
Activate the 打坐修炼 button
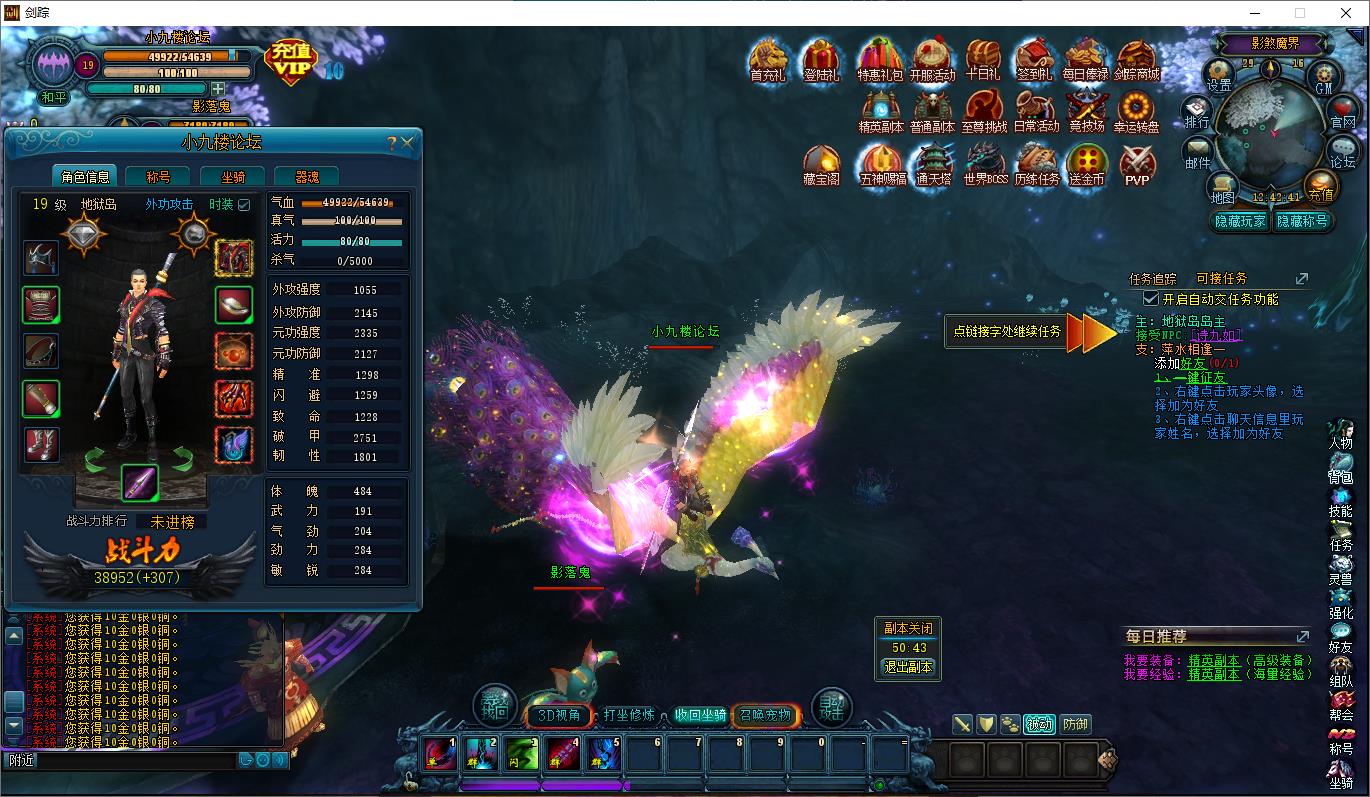click(630, 715)
